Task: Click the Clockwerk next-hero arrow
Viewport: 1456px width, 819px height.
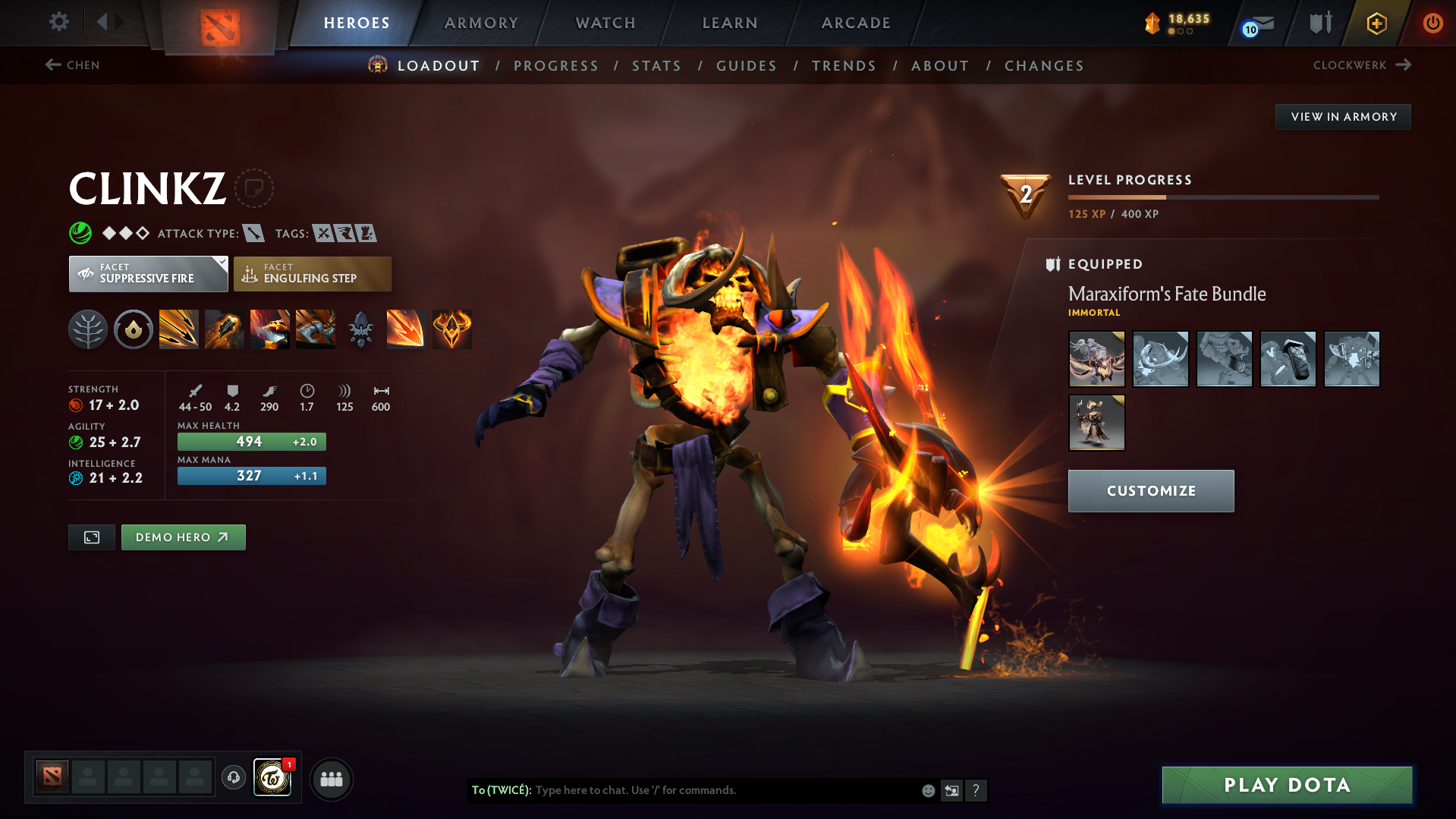Action: point(1403,65)
